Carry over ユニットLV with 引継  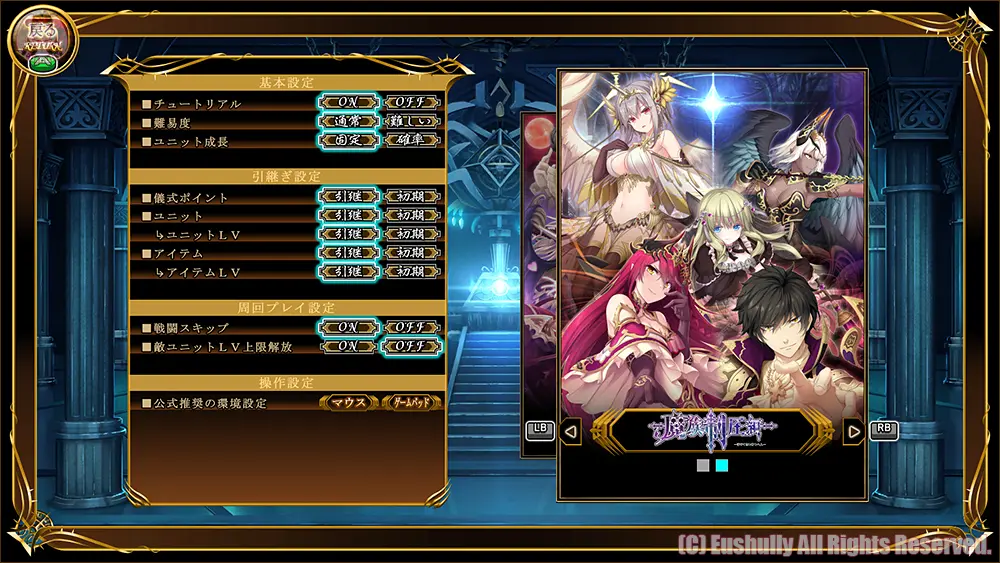[349, 235]
